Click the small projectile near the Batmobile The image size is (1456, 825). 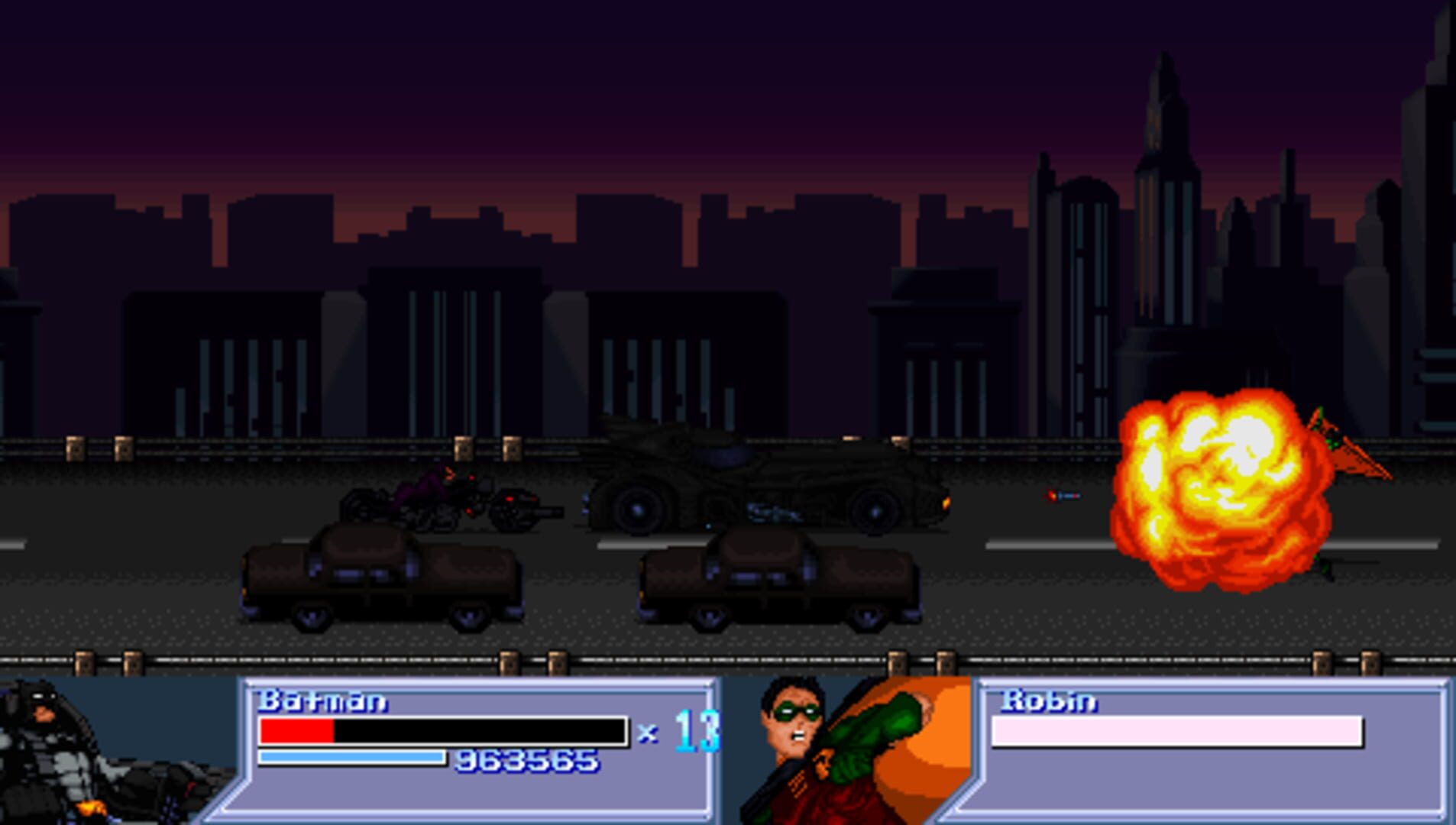click(1062, 496)
